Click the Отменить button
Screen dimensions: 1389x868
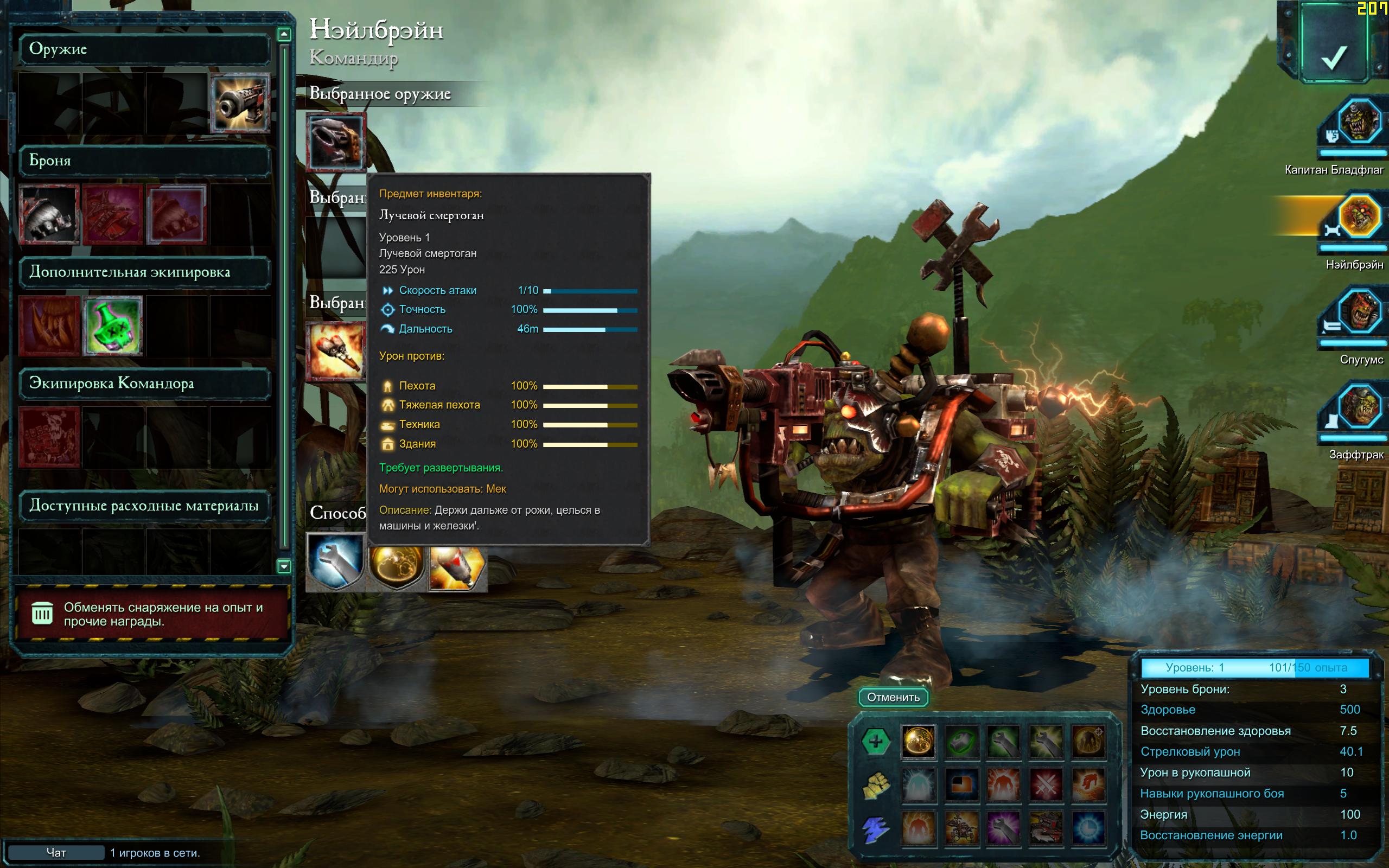893,697
